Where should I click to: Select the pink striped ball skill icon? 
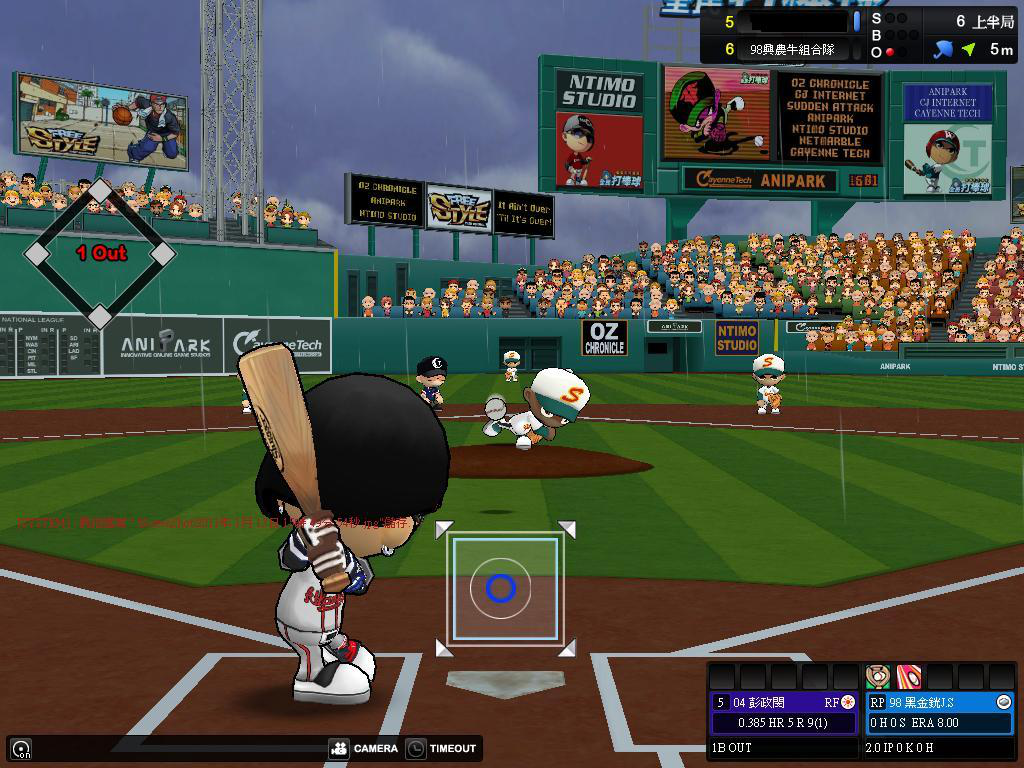click(x=908, y=676)
